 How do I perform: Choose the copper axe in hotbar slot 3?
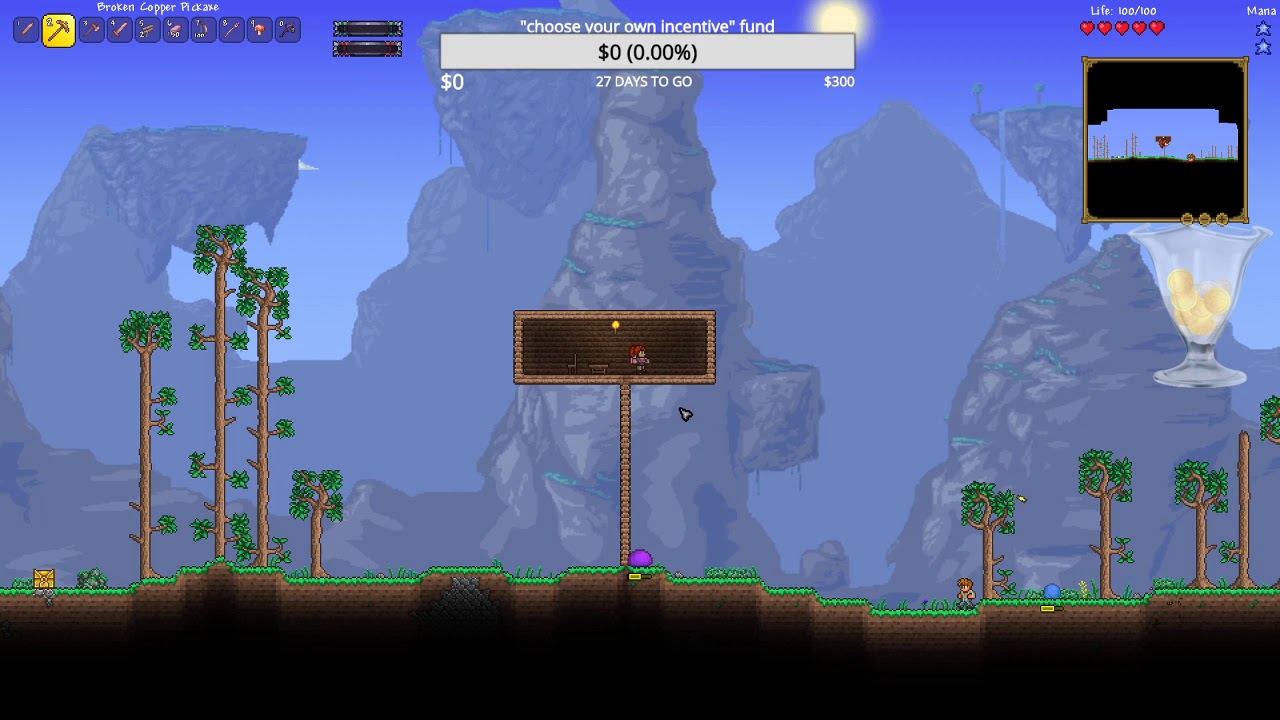coord(91,30)
